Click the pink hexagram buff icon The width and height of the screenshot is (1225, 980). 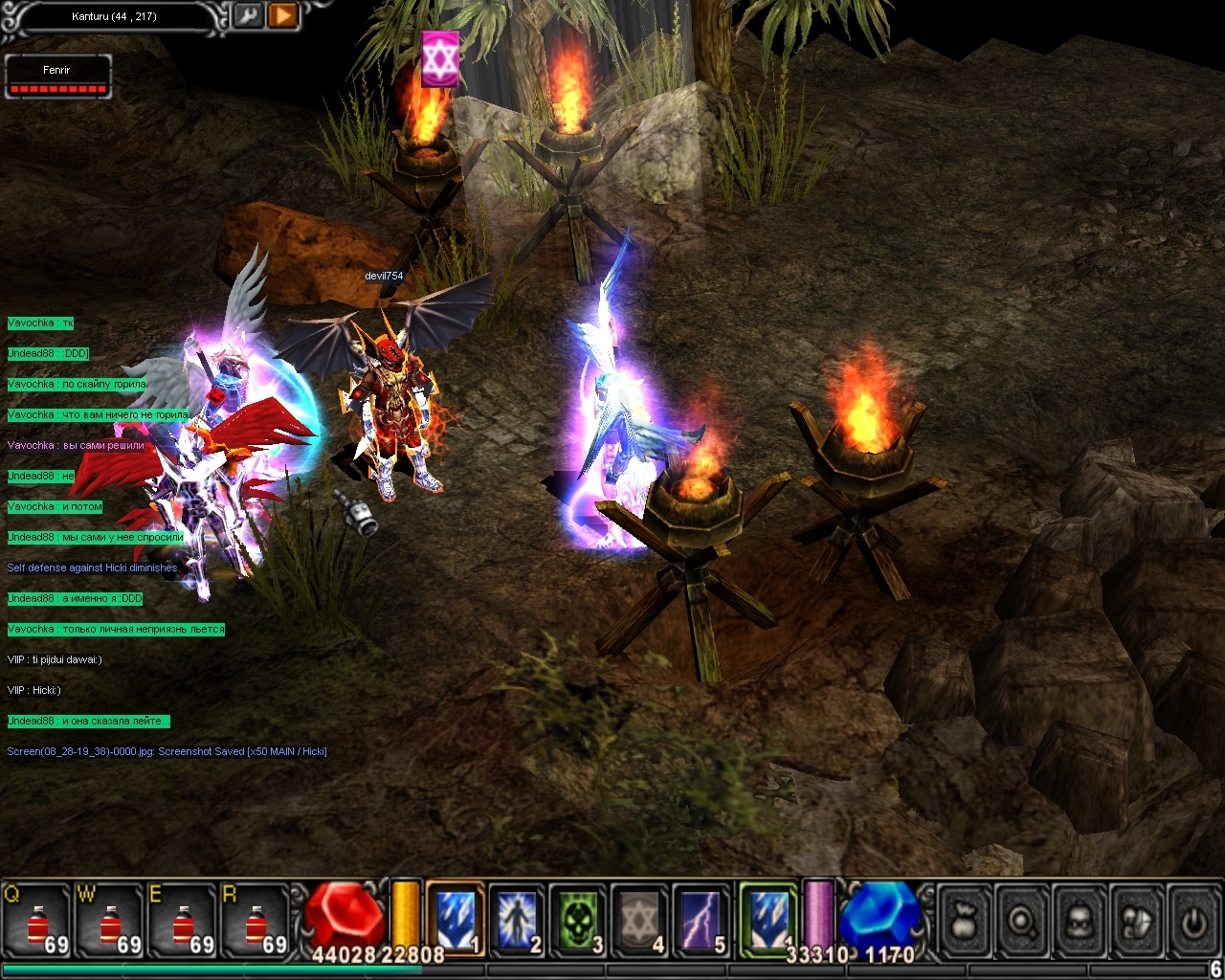click(440, 59)
